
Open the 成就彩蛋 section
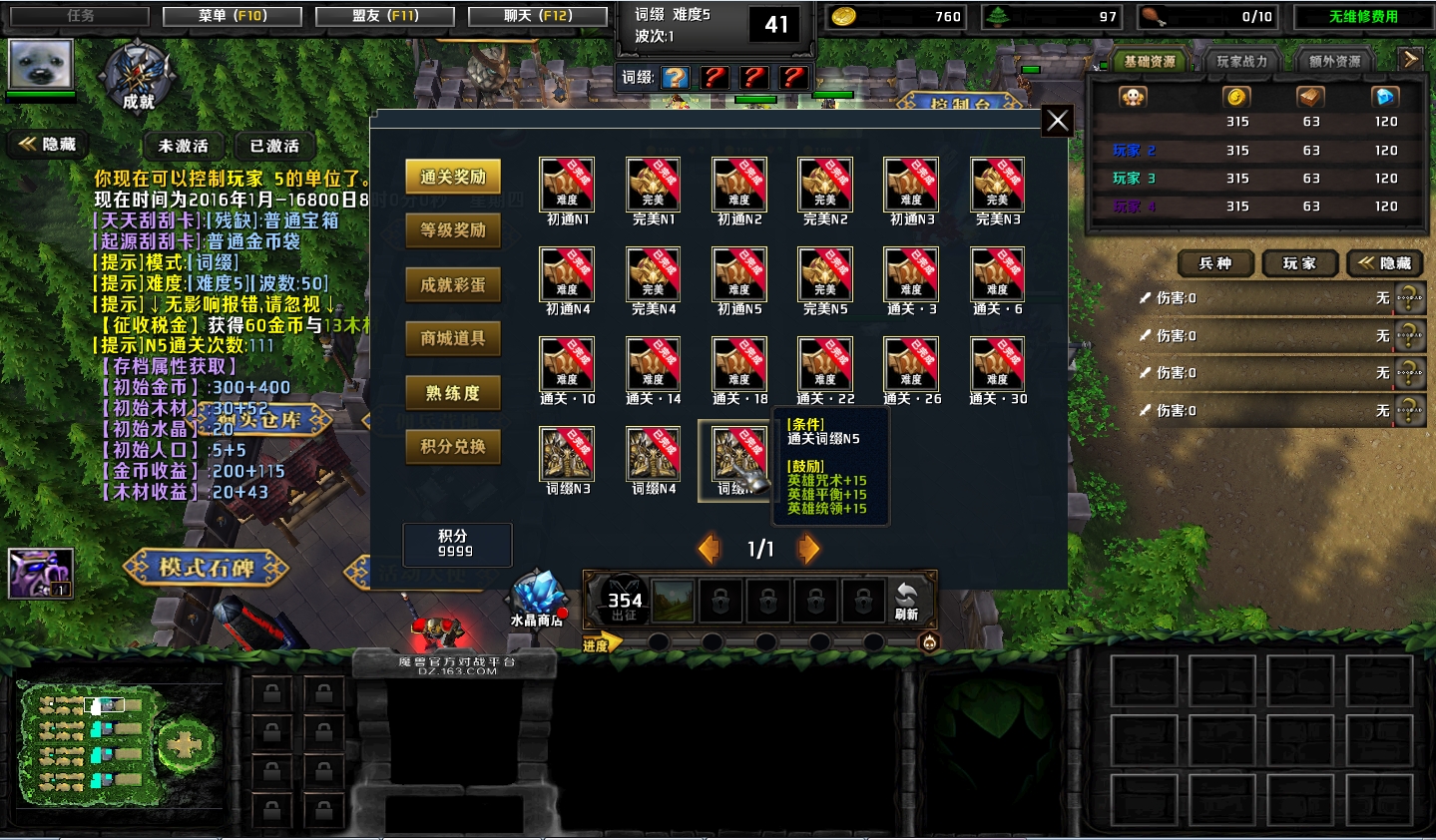pyautogui.click(x=453, y=284)
